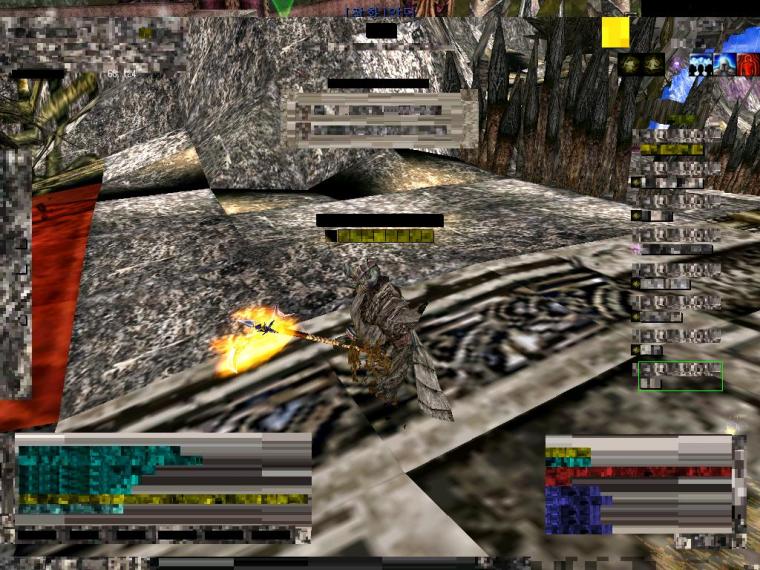Viewport: 760px width, 570px height.
Task: Select the green-outlined party member entry
Action: 680,376
